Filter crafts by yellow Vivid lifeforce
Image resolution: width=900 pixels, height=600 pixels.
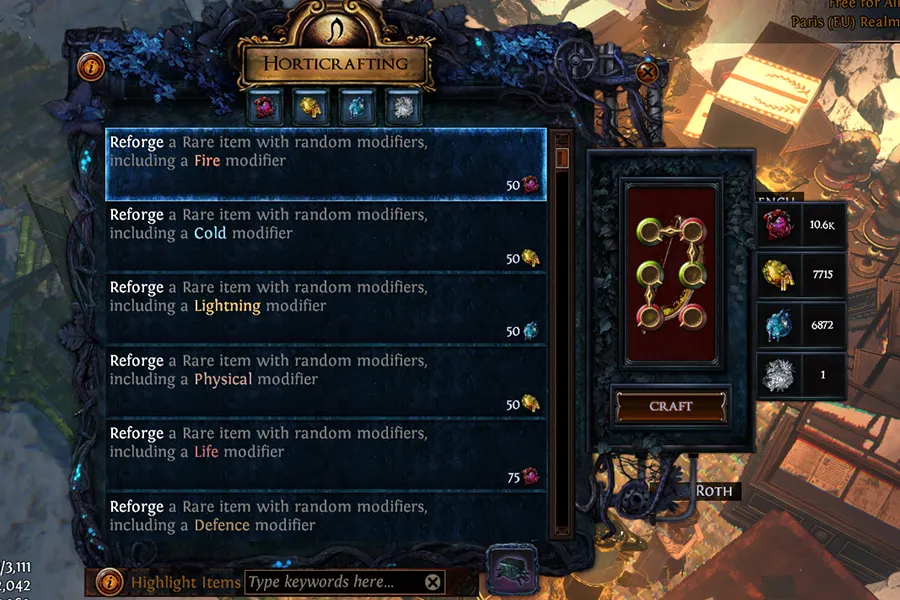308,106
